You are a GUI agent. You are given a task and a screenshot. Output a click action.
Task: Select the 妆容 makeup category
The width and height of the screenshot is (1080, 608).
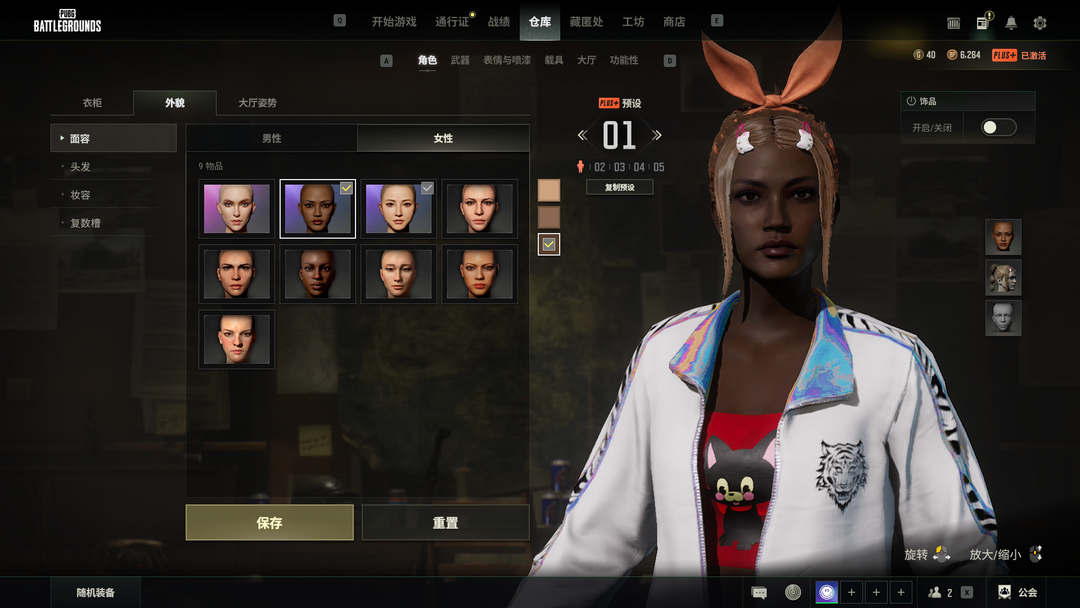click(x=81, y=195)
